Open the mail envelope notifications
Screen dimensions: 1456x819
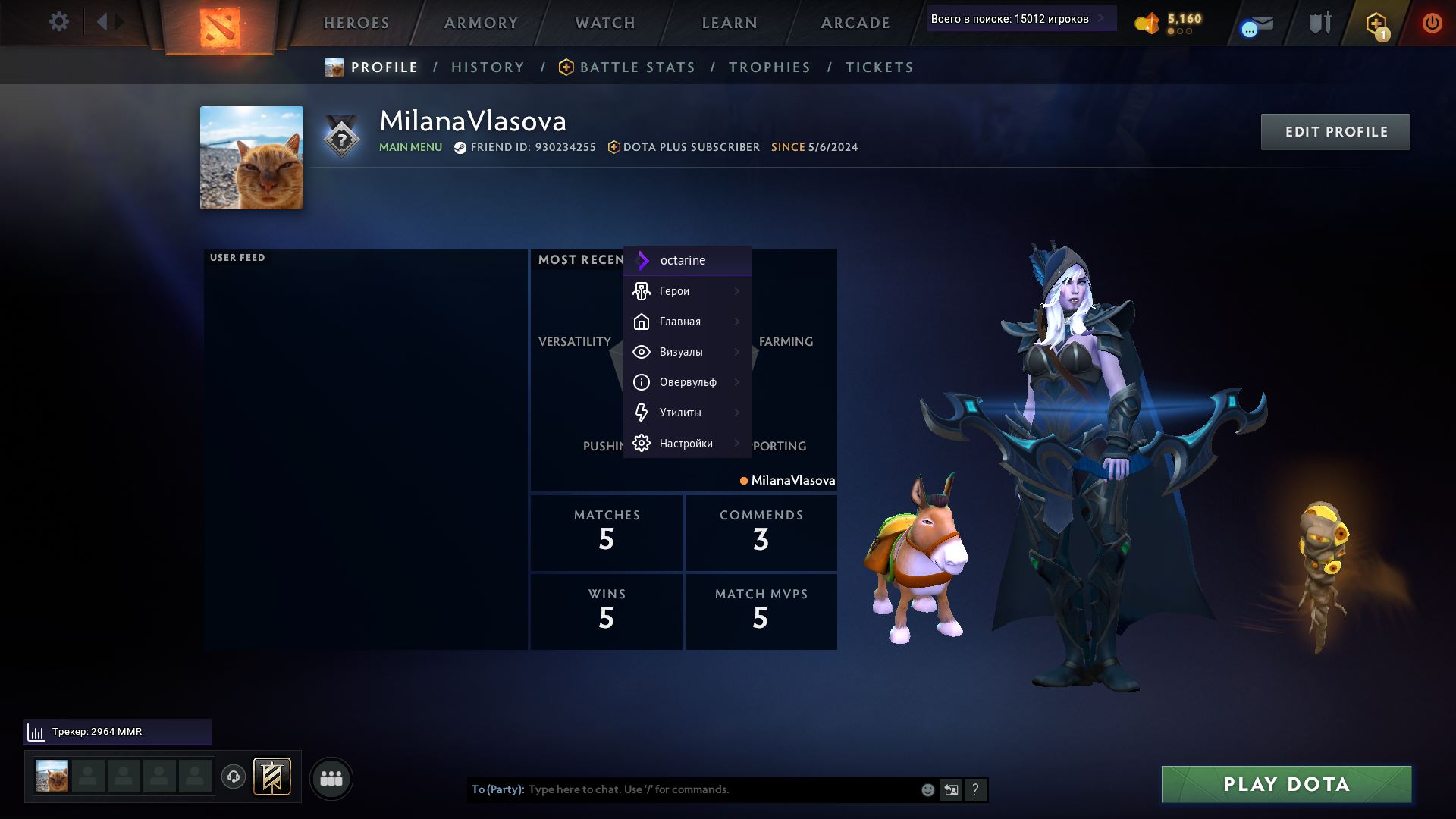[x=1260, y=24]
